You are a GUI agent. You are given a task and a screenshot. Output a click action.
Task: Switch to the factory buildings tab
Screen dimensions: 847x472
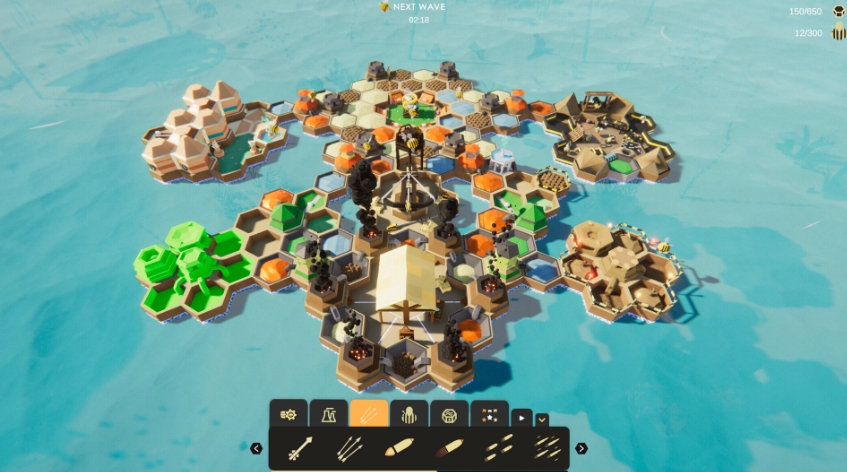click(328, 414)
